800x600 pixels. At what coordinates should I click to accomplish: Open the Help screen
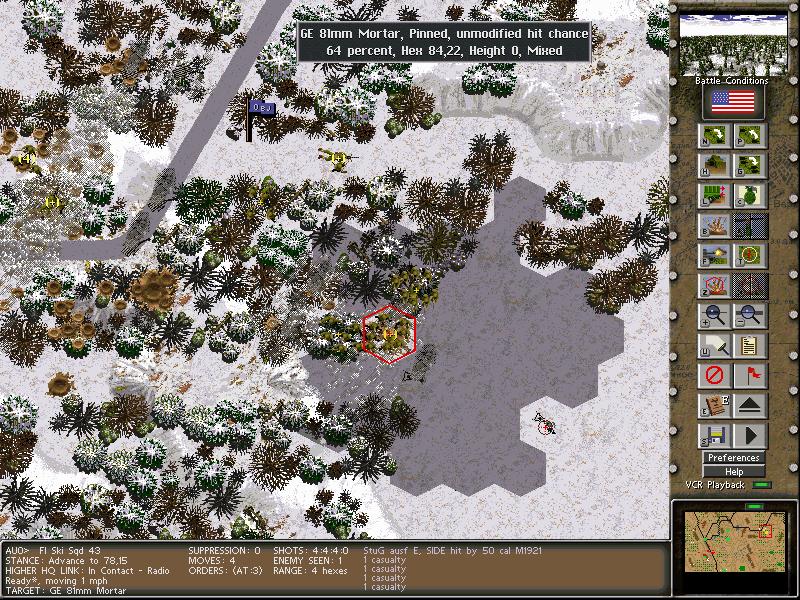click(x=734, y=471)
